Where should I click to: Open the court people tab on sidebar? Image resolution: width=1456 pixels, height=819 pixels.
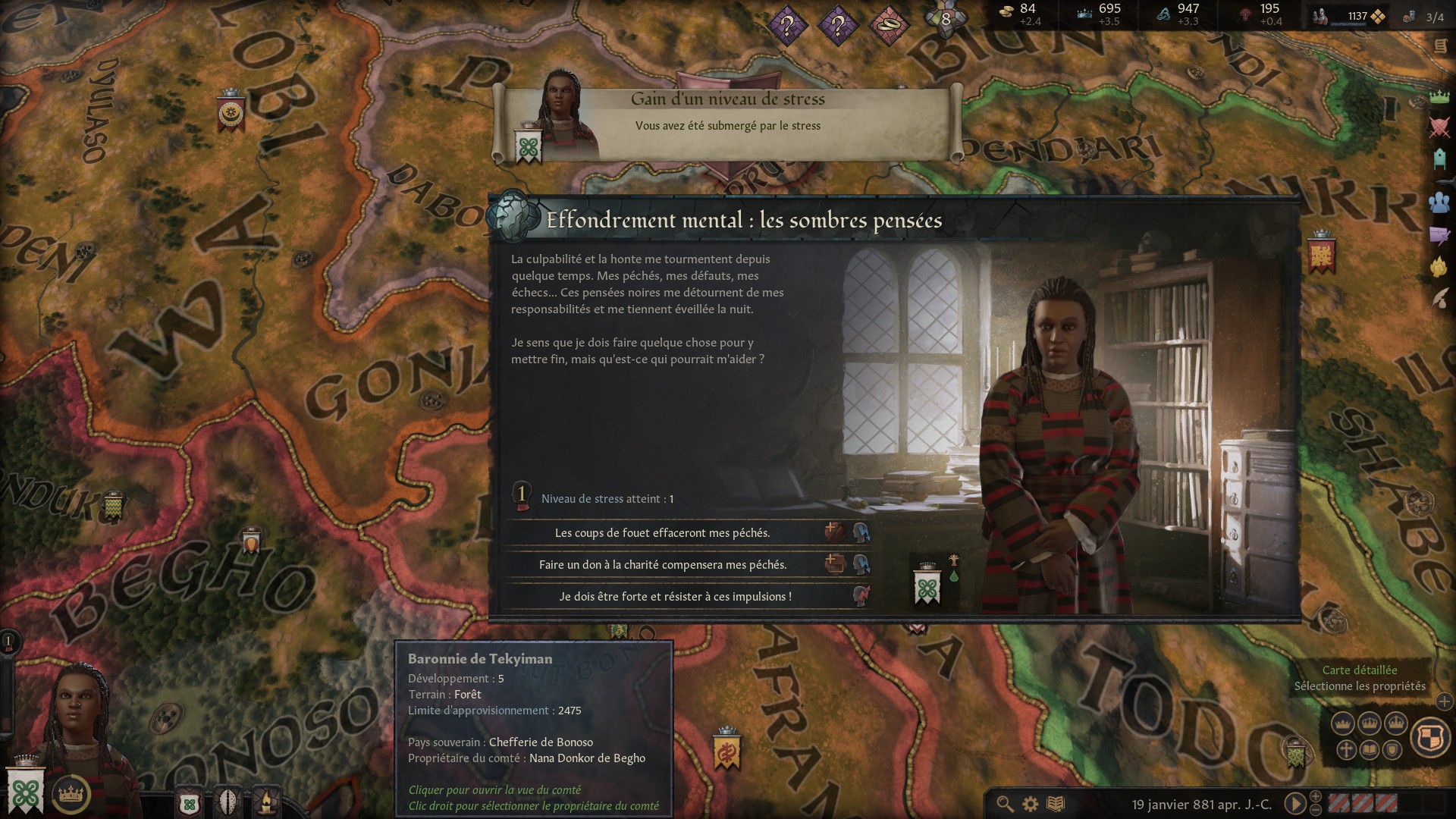click(x=1439, y=202)
